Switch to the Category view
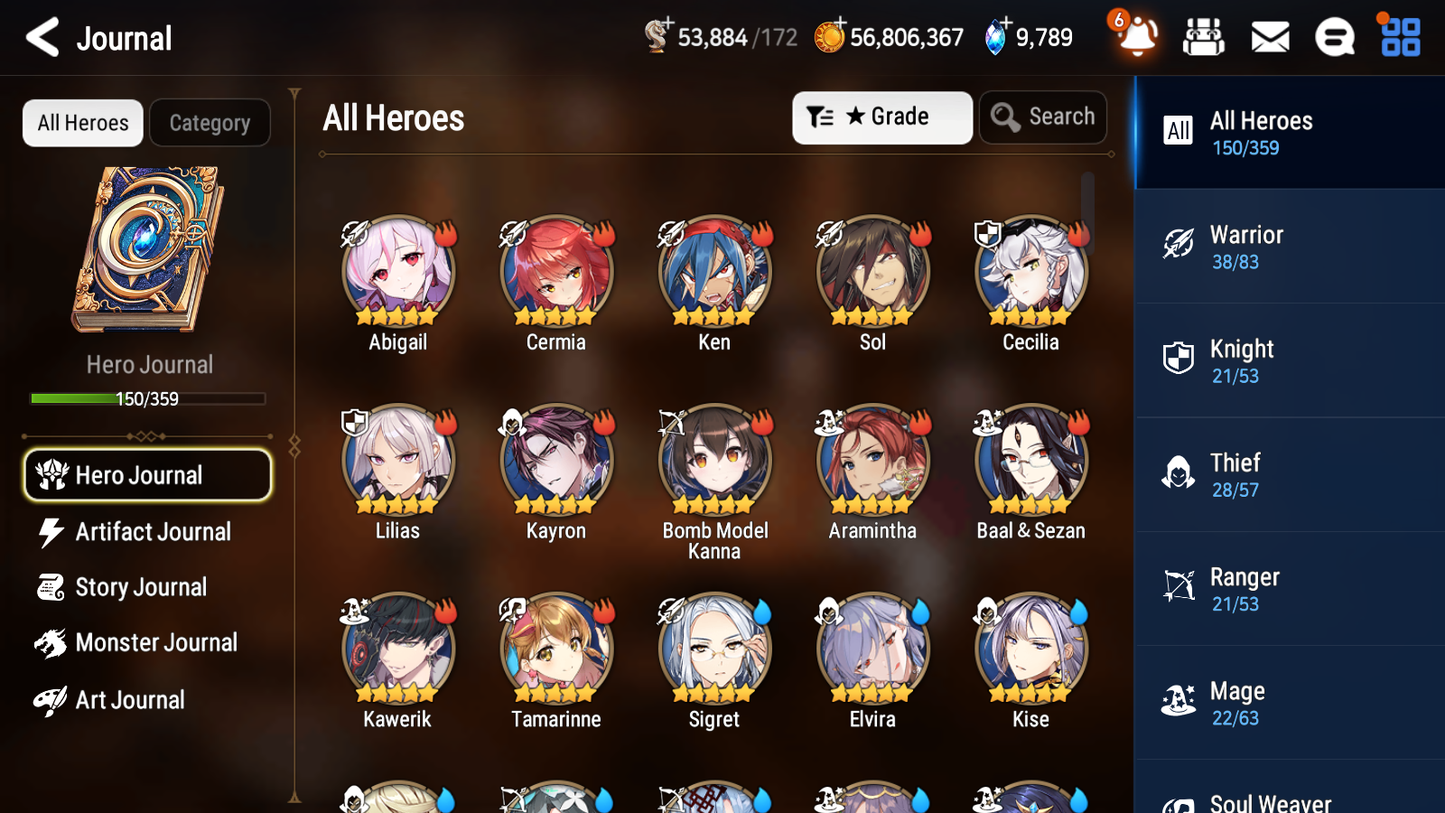The image size is (1445, 813). (x=210, y=122)
